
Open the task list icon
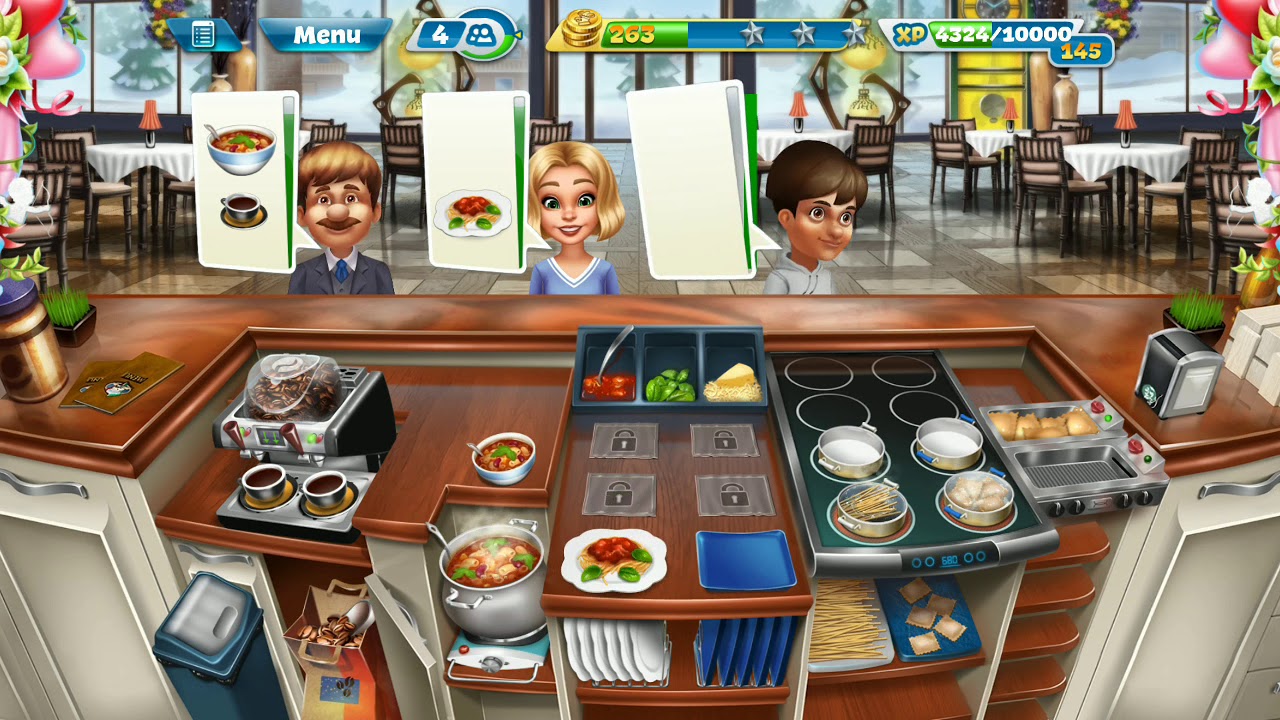tap(203, 35)
